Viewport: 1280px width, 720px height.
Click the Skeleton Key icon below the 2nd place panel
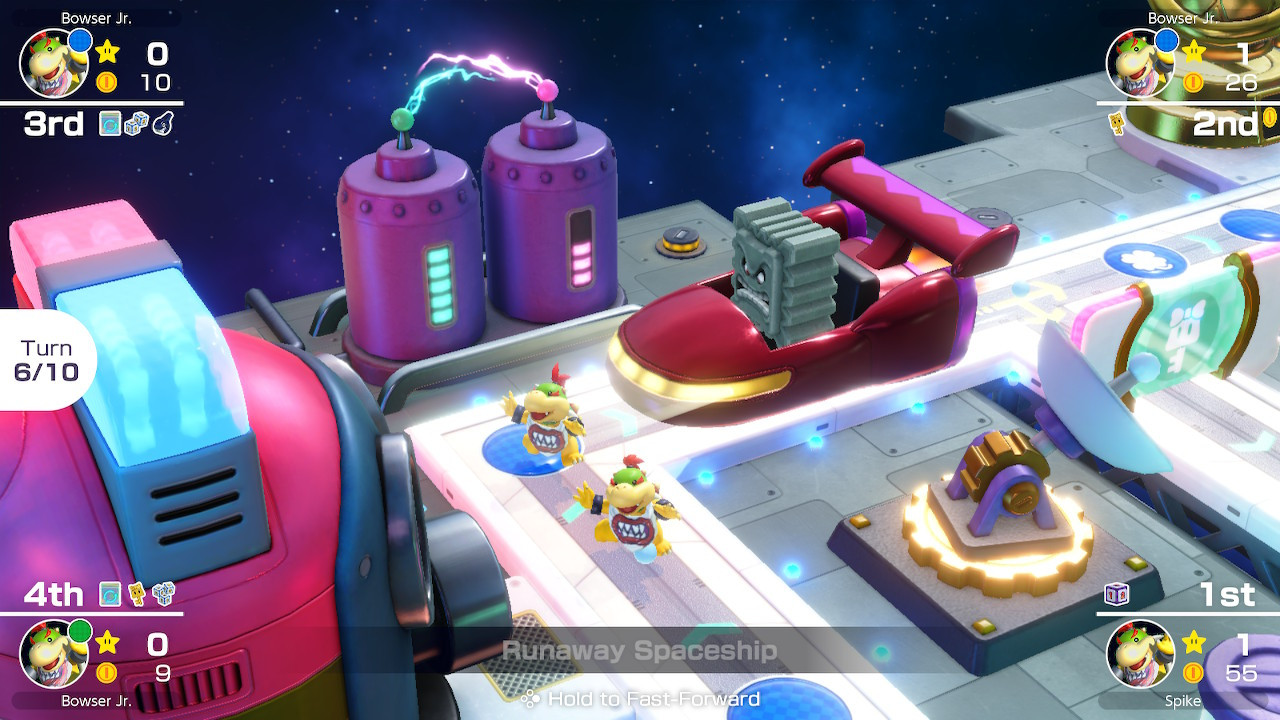click(1117, 122)
